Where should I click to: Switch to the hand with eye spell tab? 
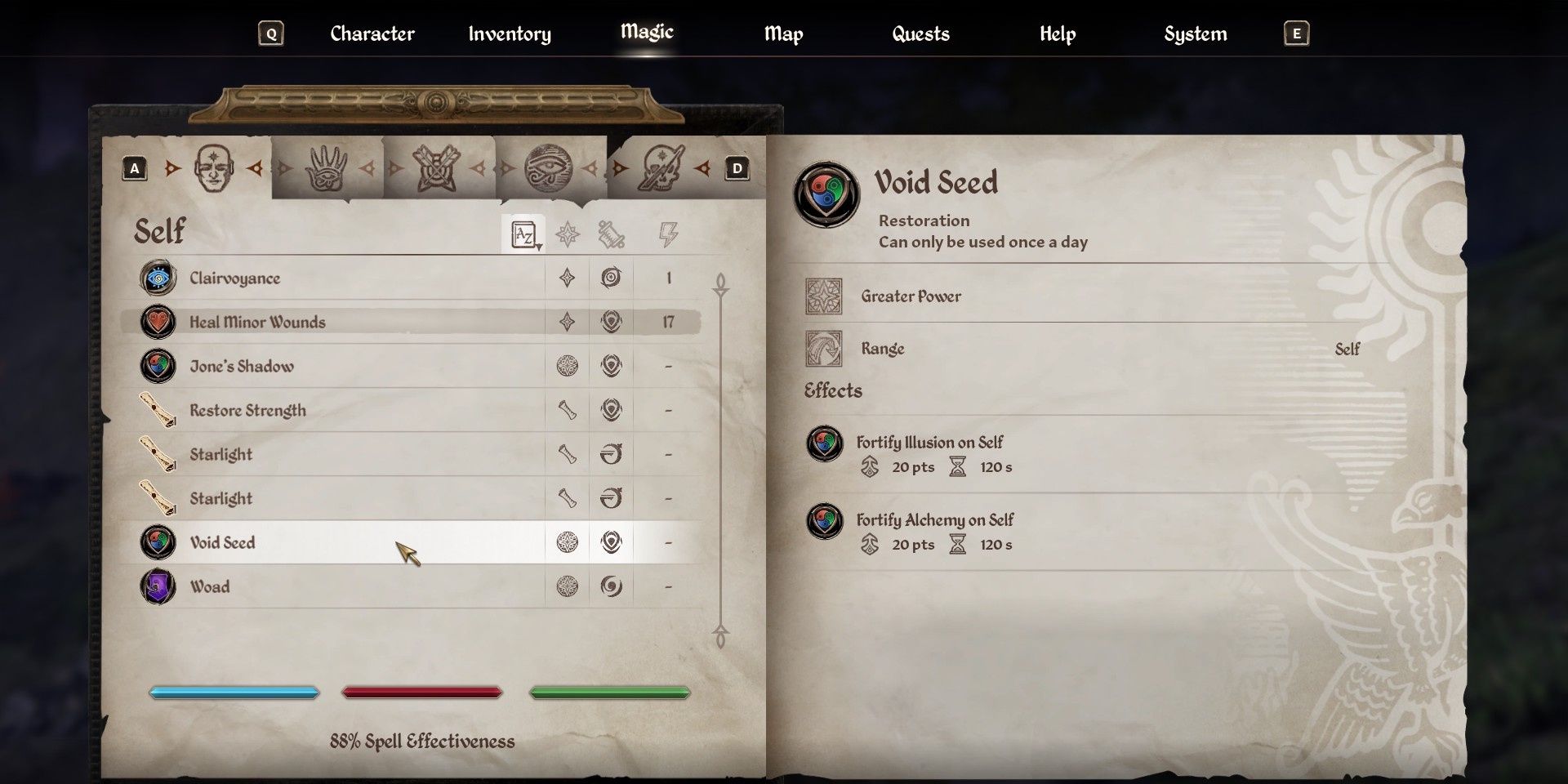pyautogui.click(x=326, y=168)
